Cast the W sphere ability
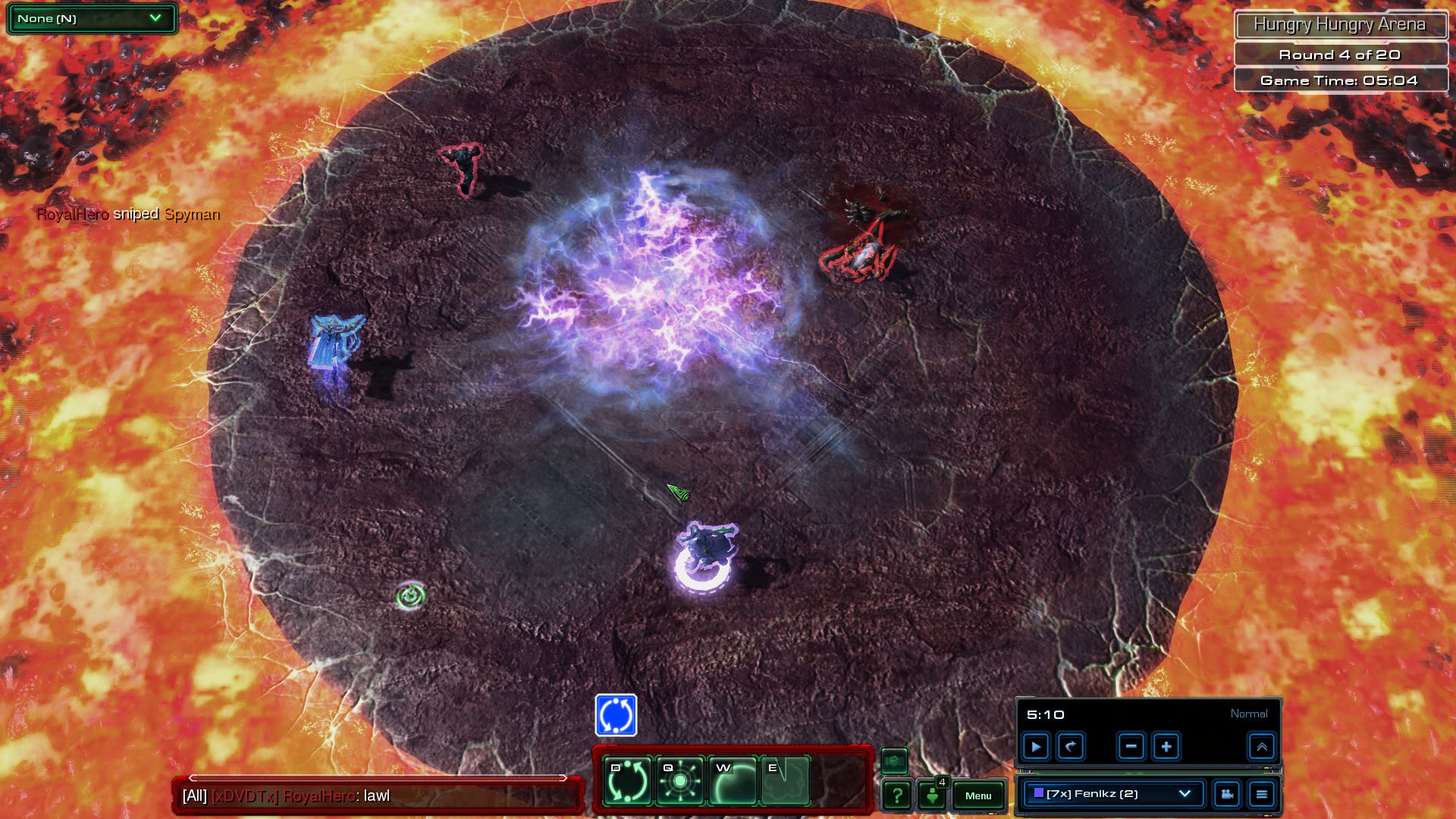 coord(732,780)
